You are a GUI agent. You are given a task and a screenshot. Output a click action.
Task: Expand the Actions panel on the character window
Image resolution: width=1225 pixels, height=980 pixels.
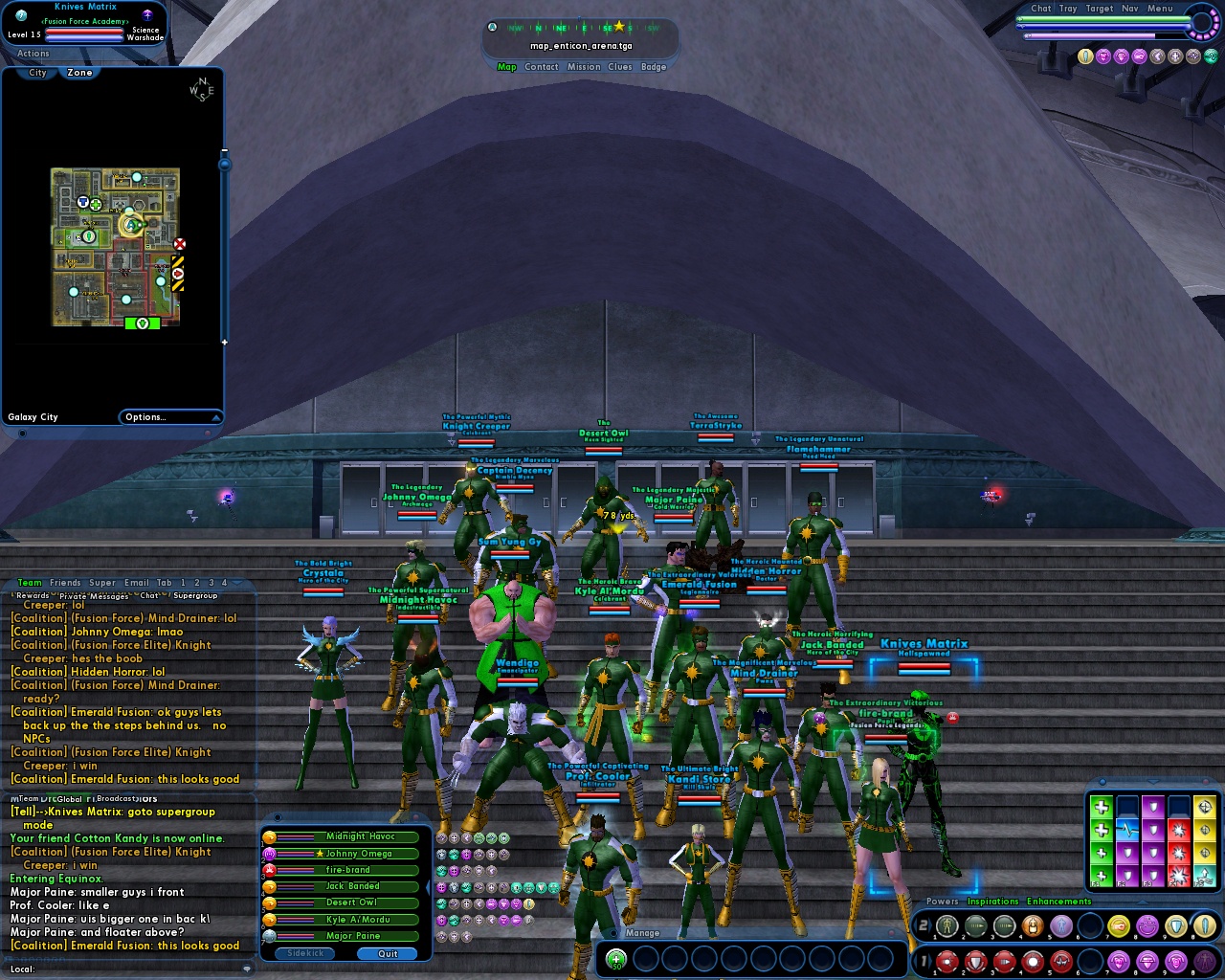tap(32, 53)
